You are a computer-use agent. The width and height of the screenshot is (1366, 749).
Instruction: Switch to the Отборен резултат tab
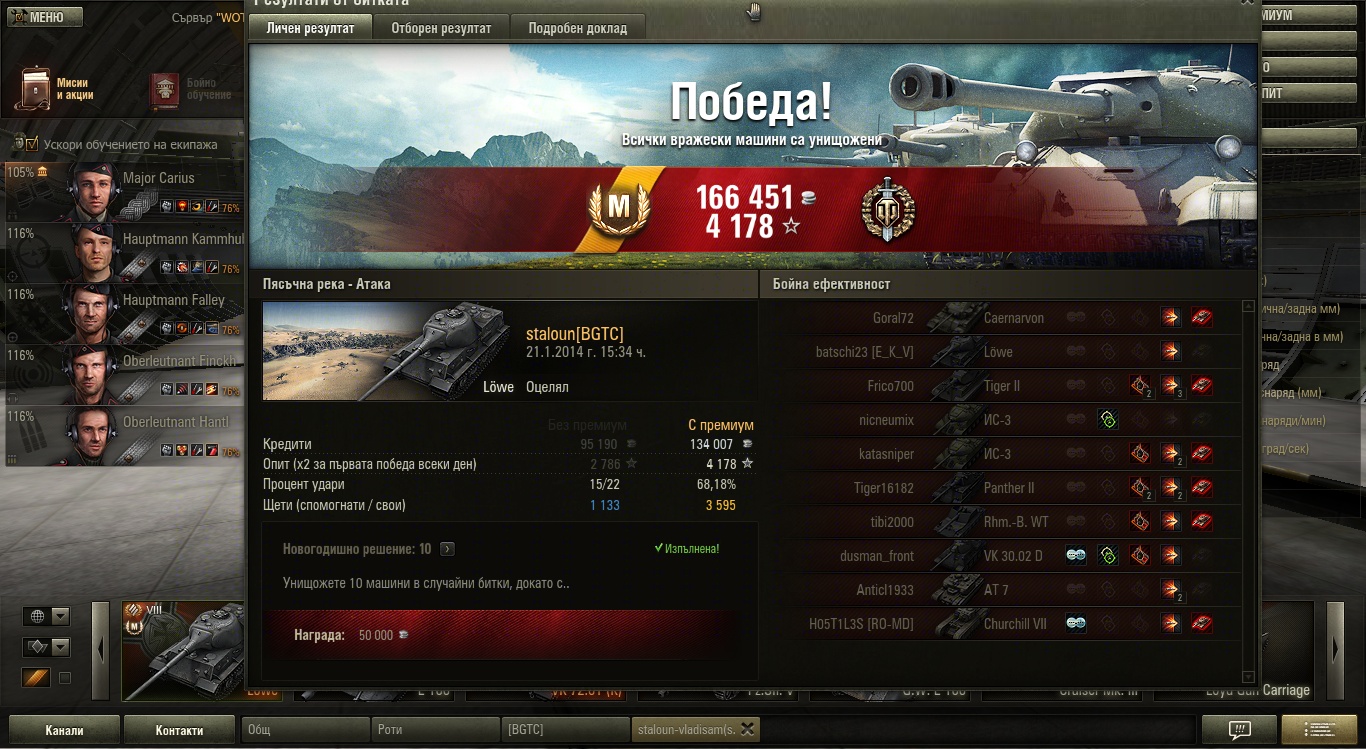(440, 28)
